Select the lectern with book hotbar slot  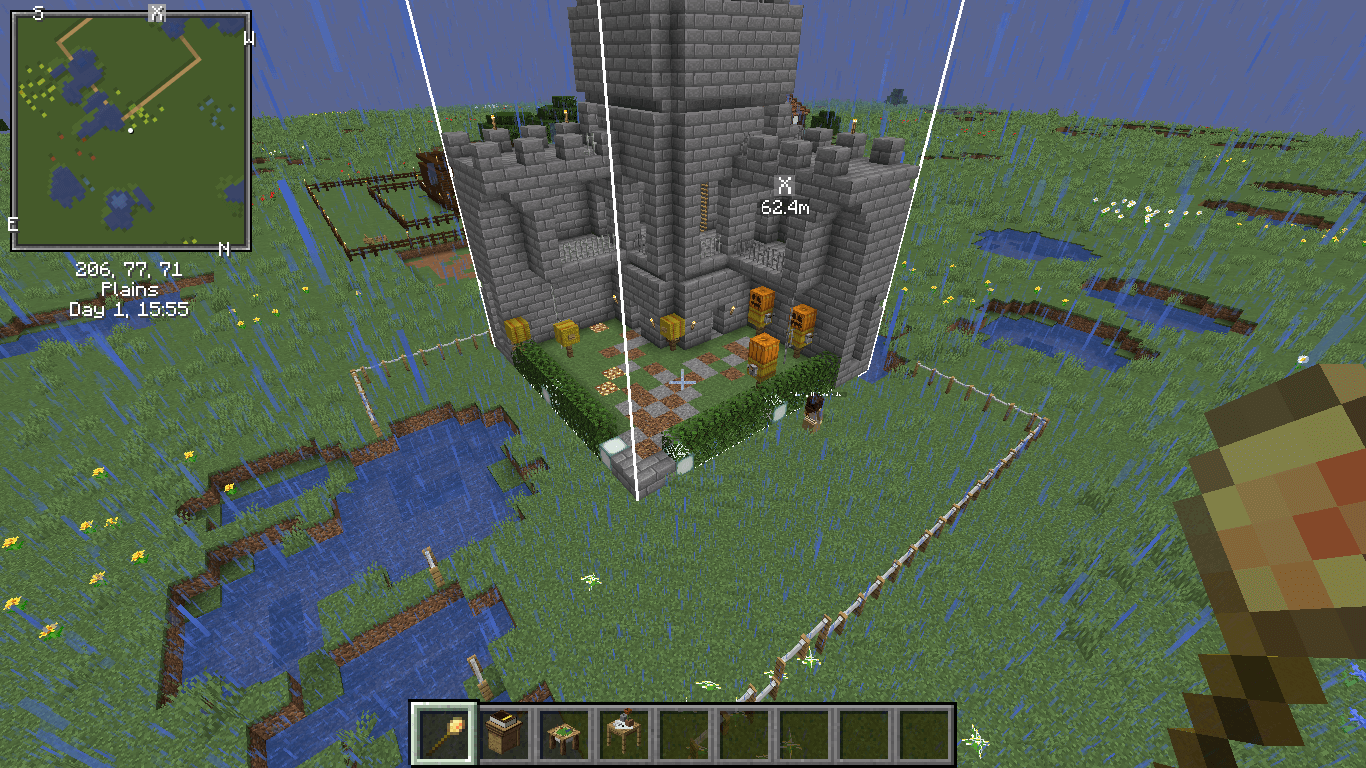(502, 734)
